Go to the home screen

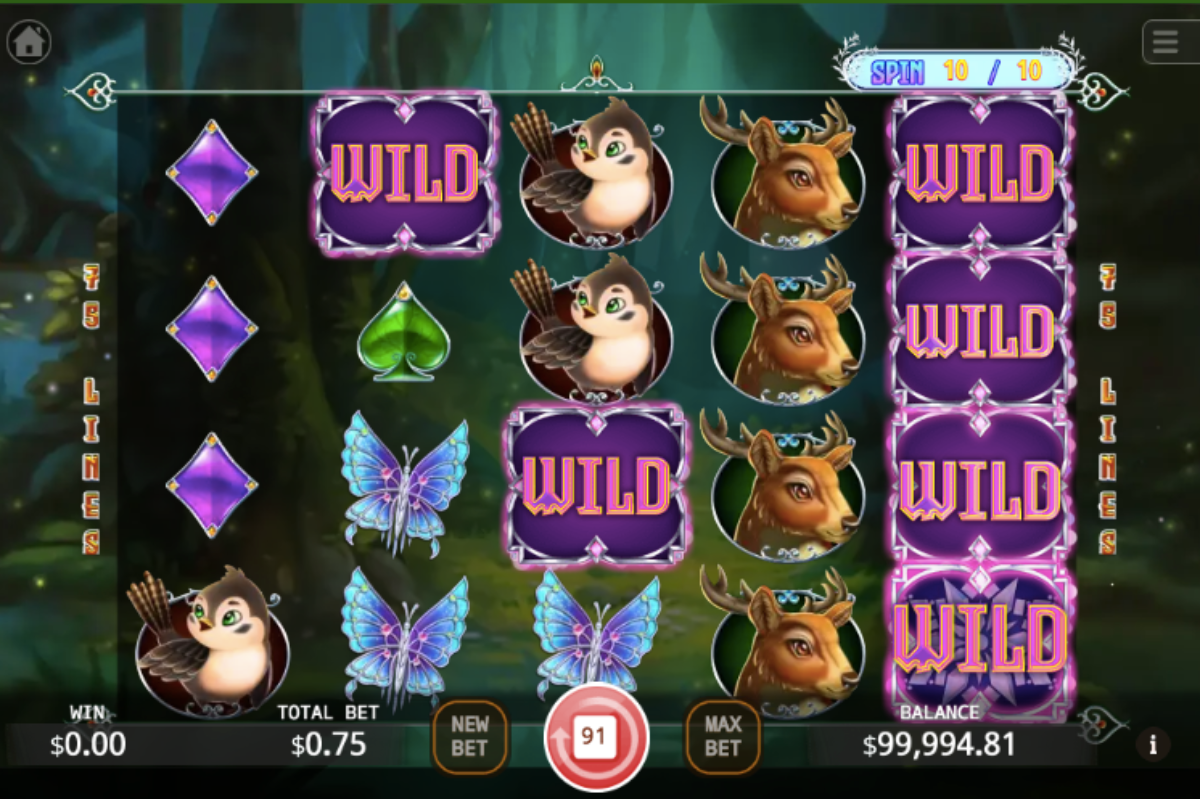[x=29, y=42]
